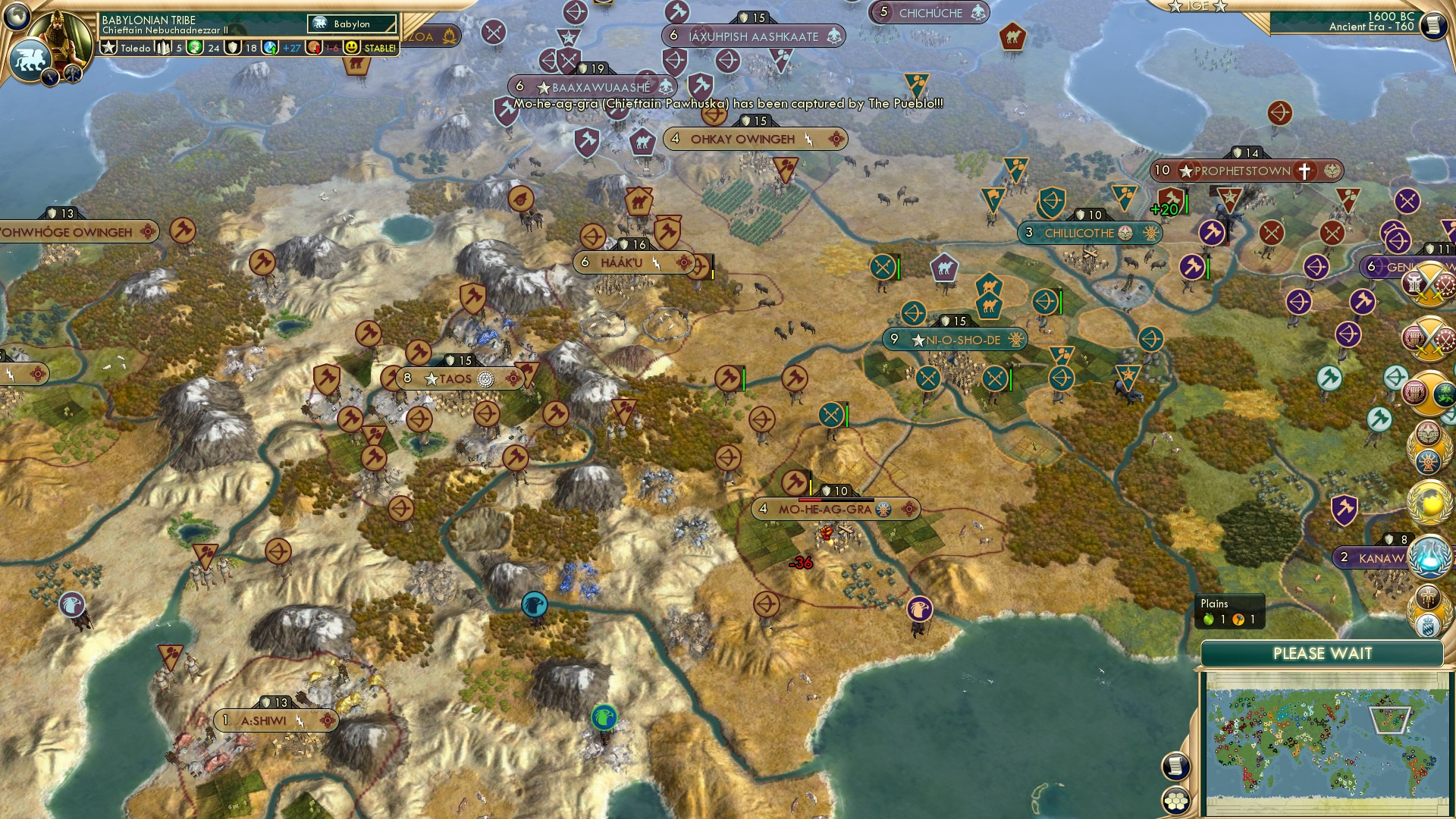Click the Ni-O-Sho-De city banner
The image size is (1456, 819).
(955, 340)
